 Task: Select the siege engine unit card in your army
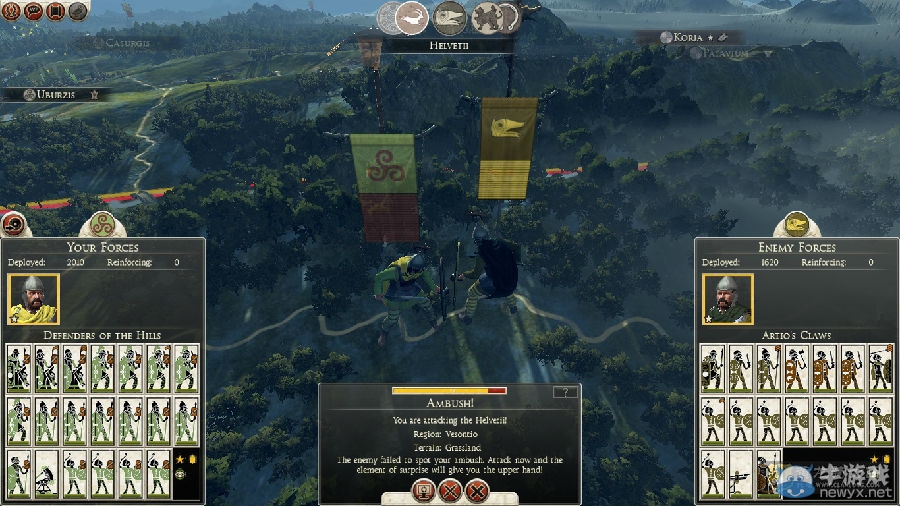[x=46, y=474]
